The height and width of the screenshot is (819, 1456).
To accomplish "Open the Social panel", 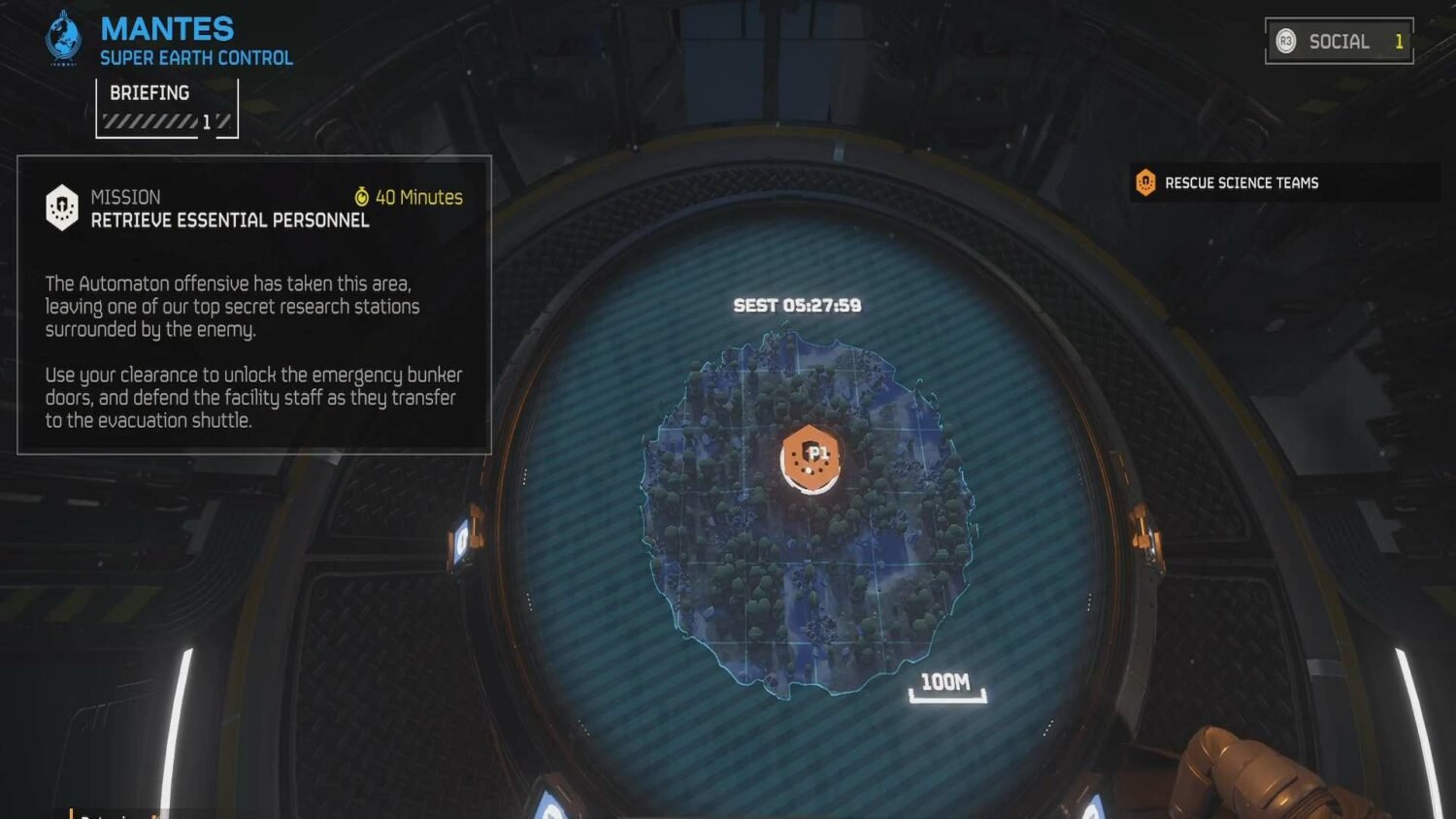I will (1340, 42).
